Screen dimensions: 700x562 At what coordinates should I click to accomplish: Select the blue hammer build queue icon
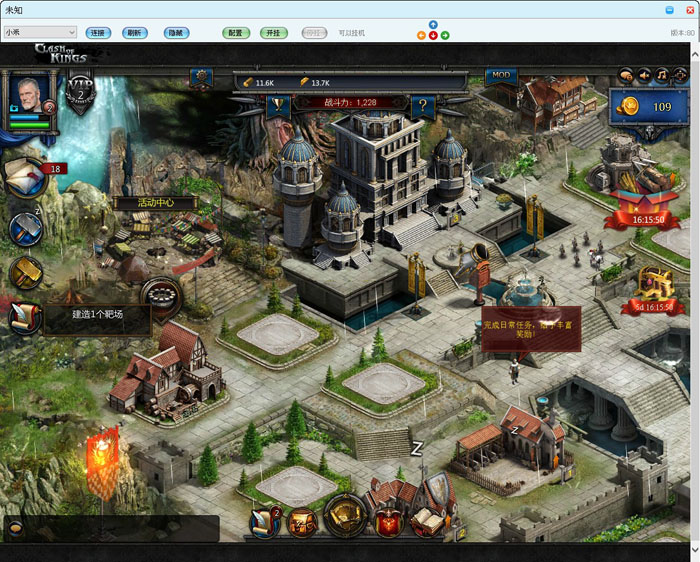[25, 228]
